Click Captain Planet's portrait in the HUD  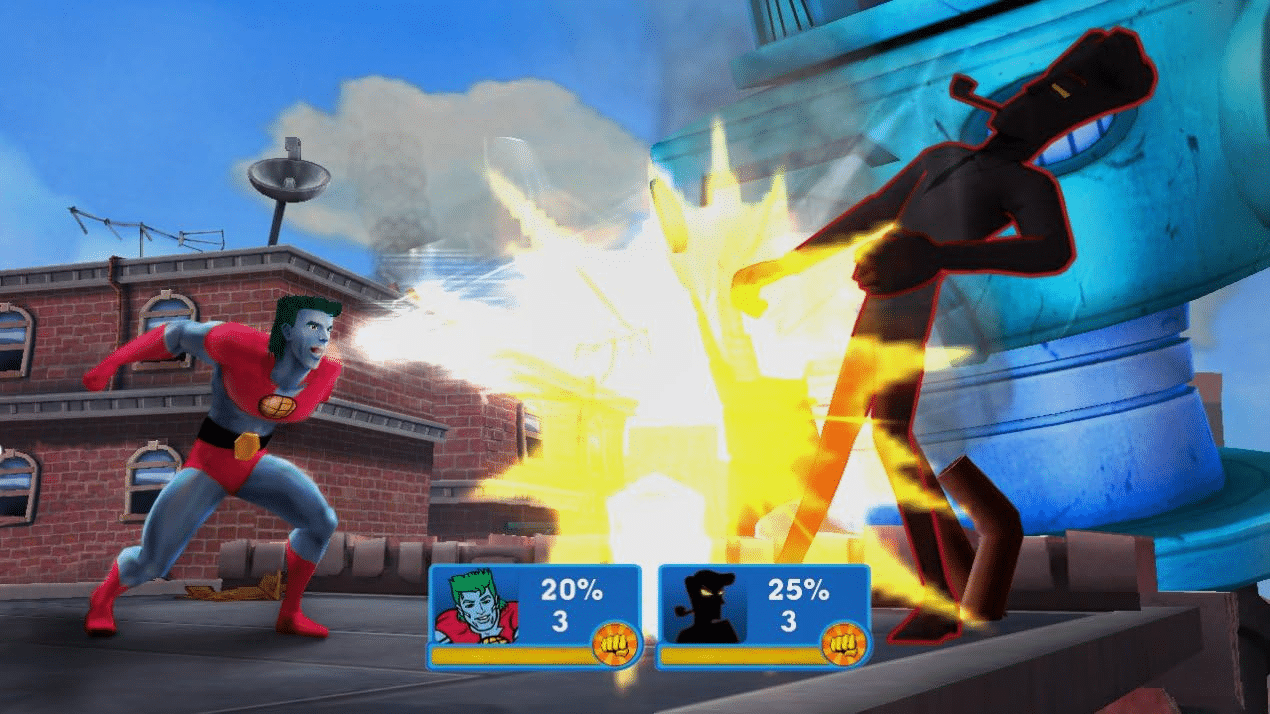point(477,606)
